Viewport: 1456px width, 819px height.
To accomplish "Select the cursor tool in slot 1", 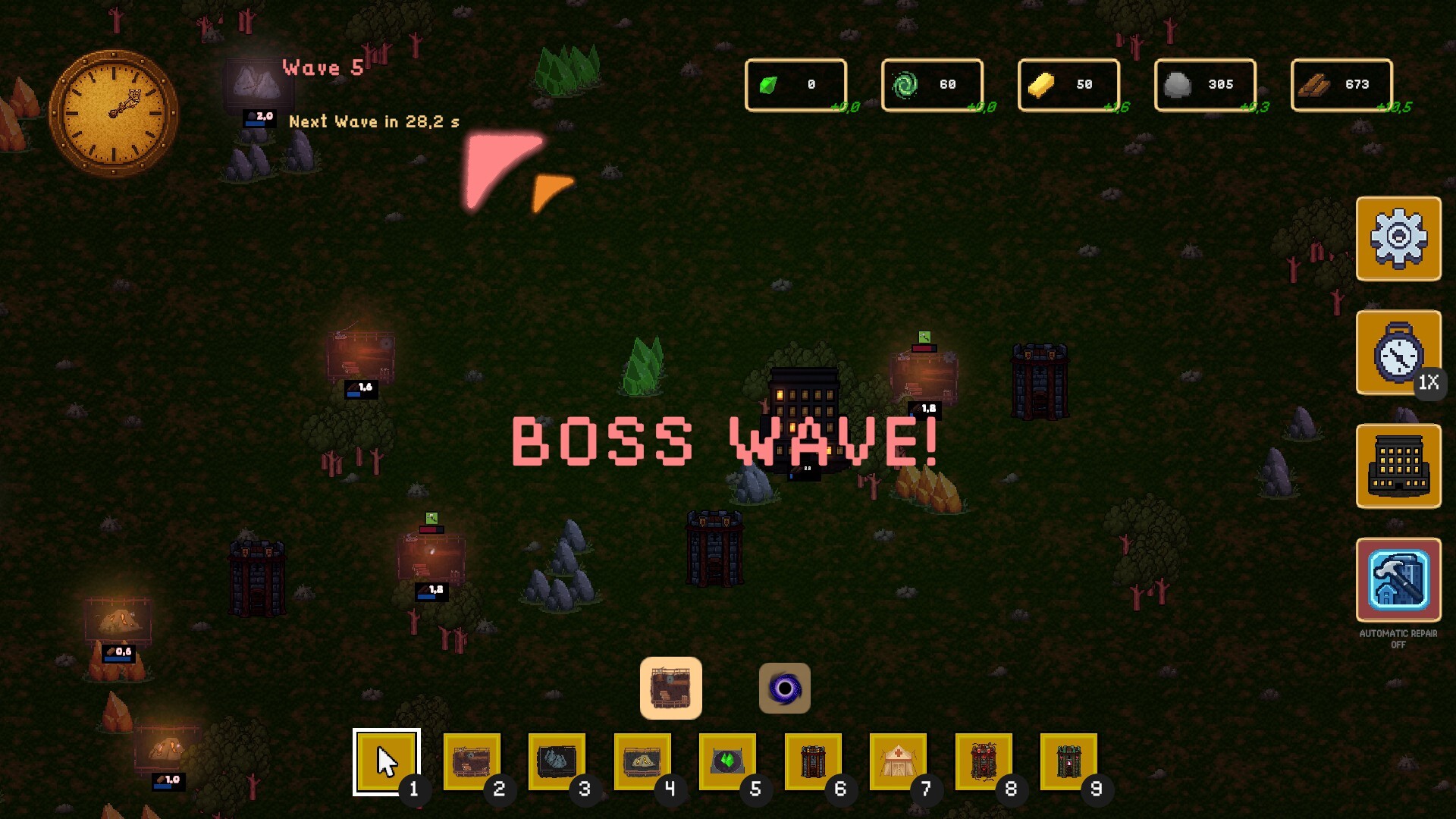I will point(387,761).
